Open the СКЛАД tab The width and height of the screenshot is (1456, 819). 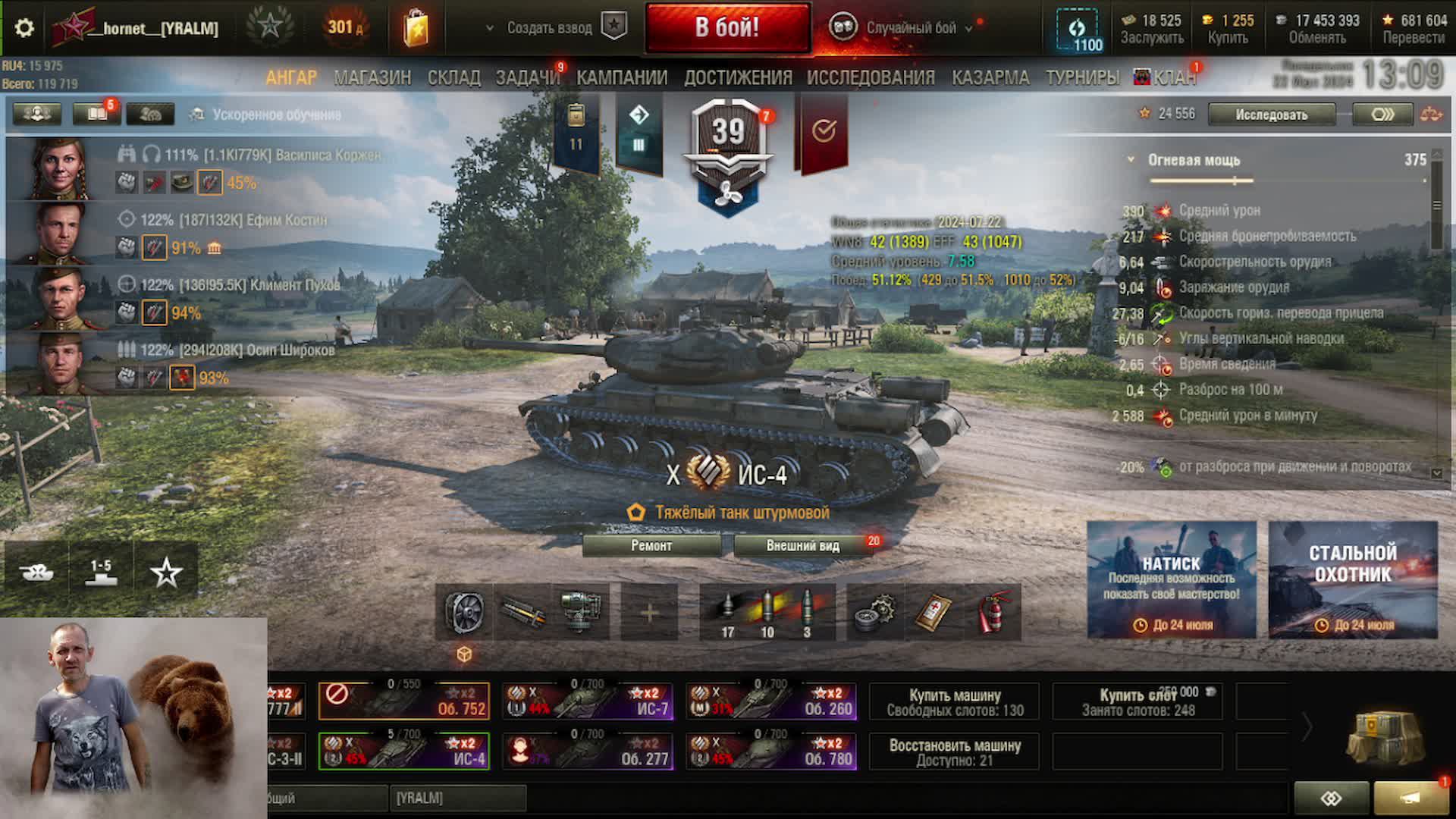[x=453, y=77]
